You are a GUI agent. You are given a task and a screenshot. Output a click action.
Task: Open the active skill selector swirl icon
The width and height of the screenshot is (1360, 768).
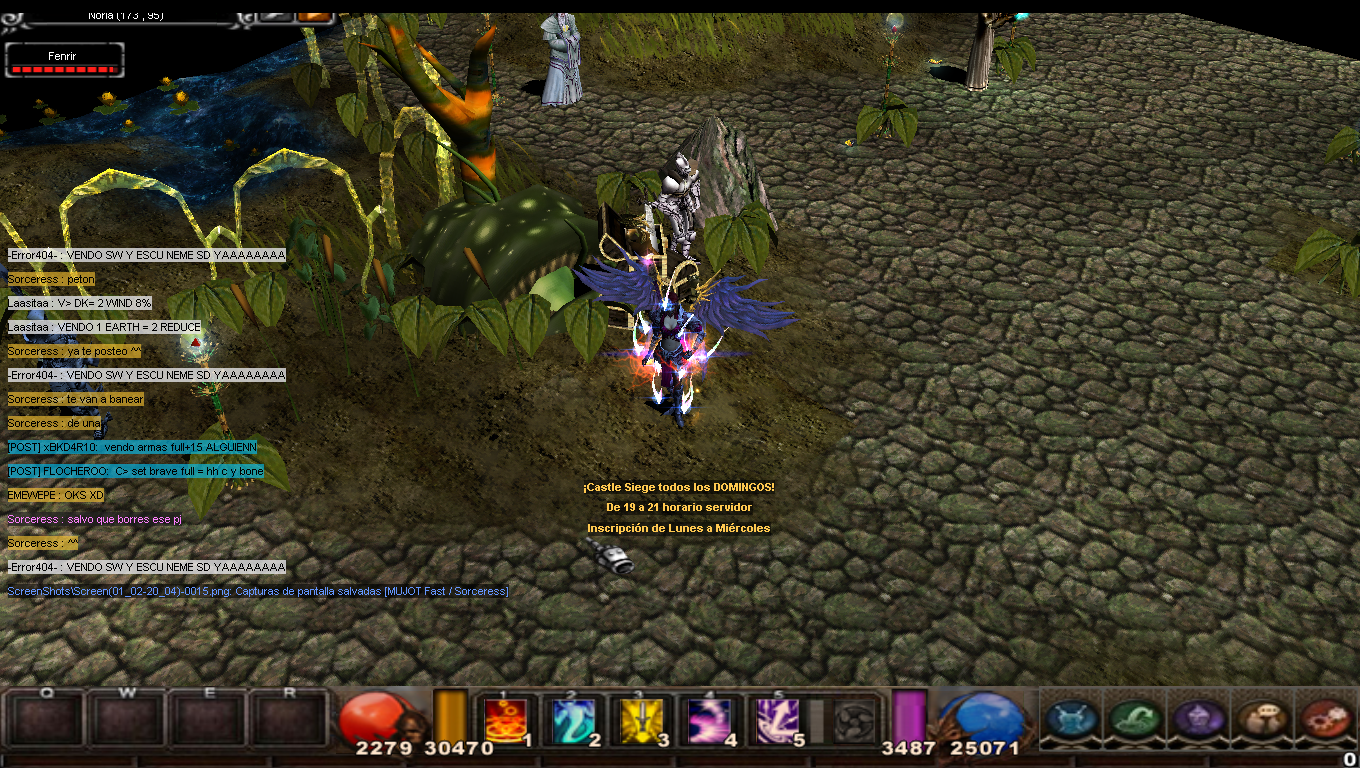click(x=853, y=720)
